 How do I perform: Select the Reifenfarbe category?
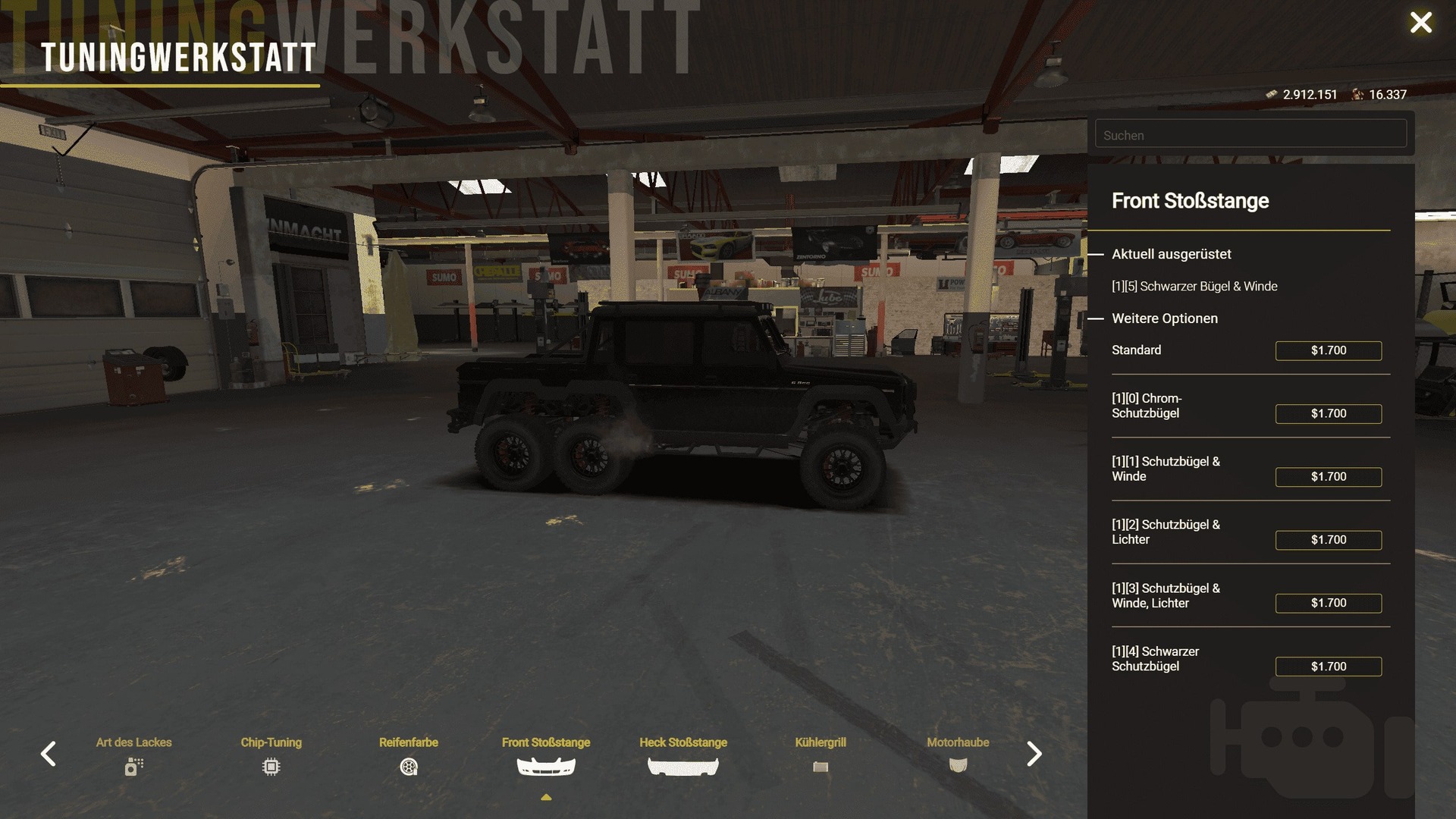tap(409, 755)
